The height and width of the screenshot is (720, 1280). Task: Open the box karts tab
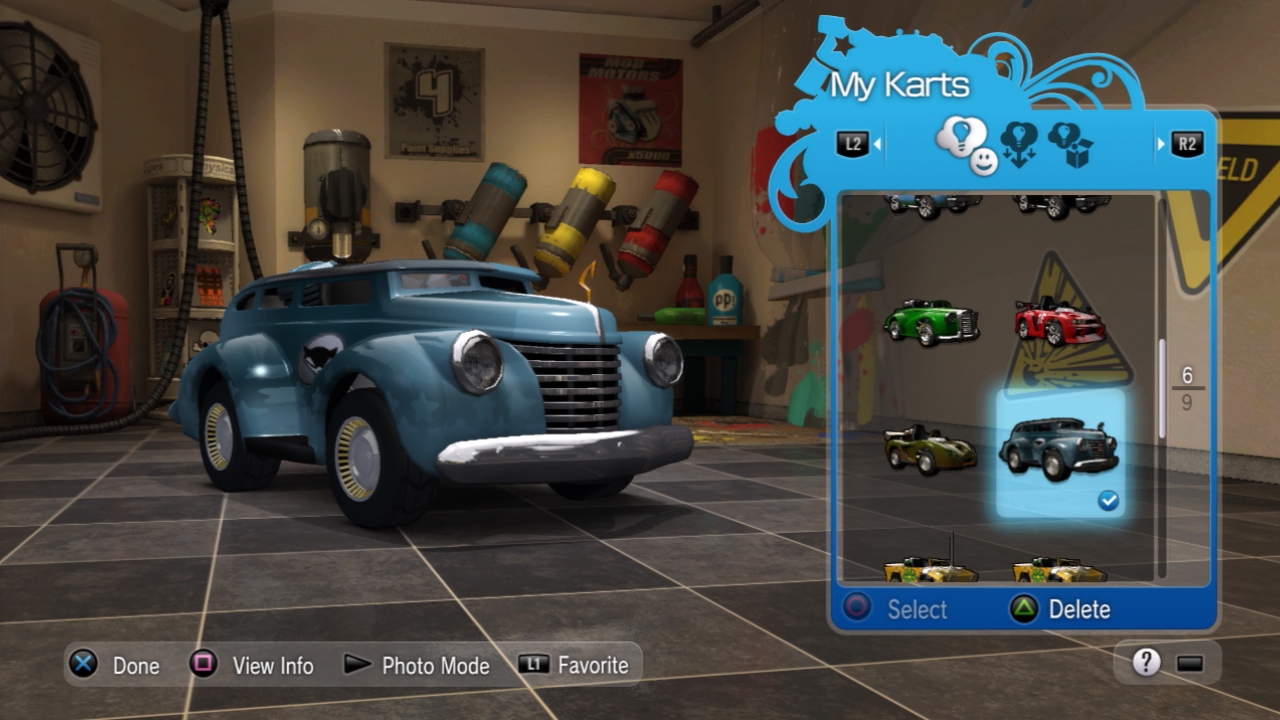click(1070, 144)
